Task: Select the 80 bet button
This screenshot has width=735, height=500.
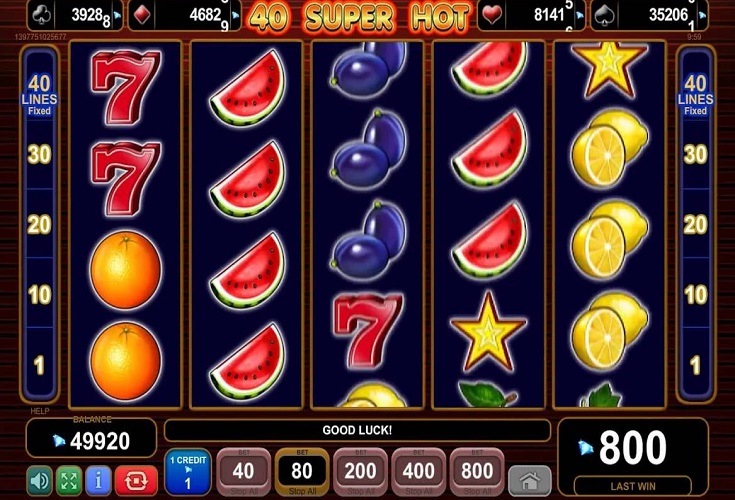Action: (x=300, y=471)
